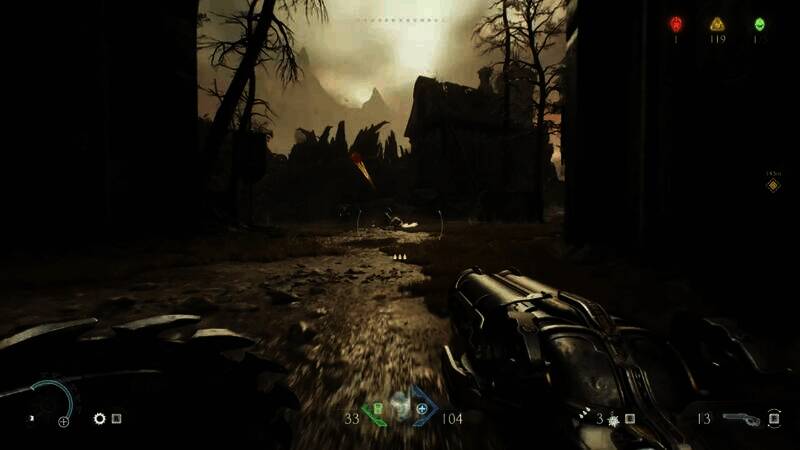Click the compass strip at top center
The image size is (800, 450).
pyautogui.click(x=400, y=20)
